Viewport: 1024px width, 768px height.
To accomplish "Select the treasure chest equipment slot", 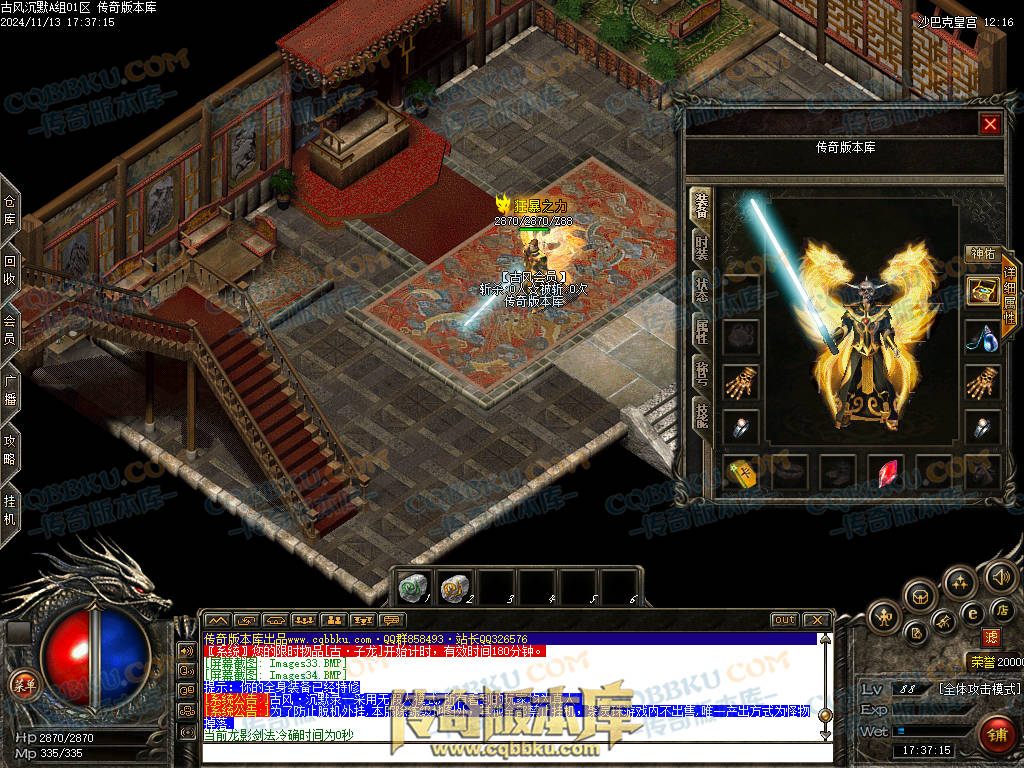I will click(x=982, y=291).
